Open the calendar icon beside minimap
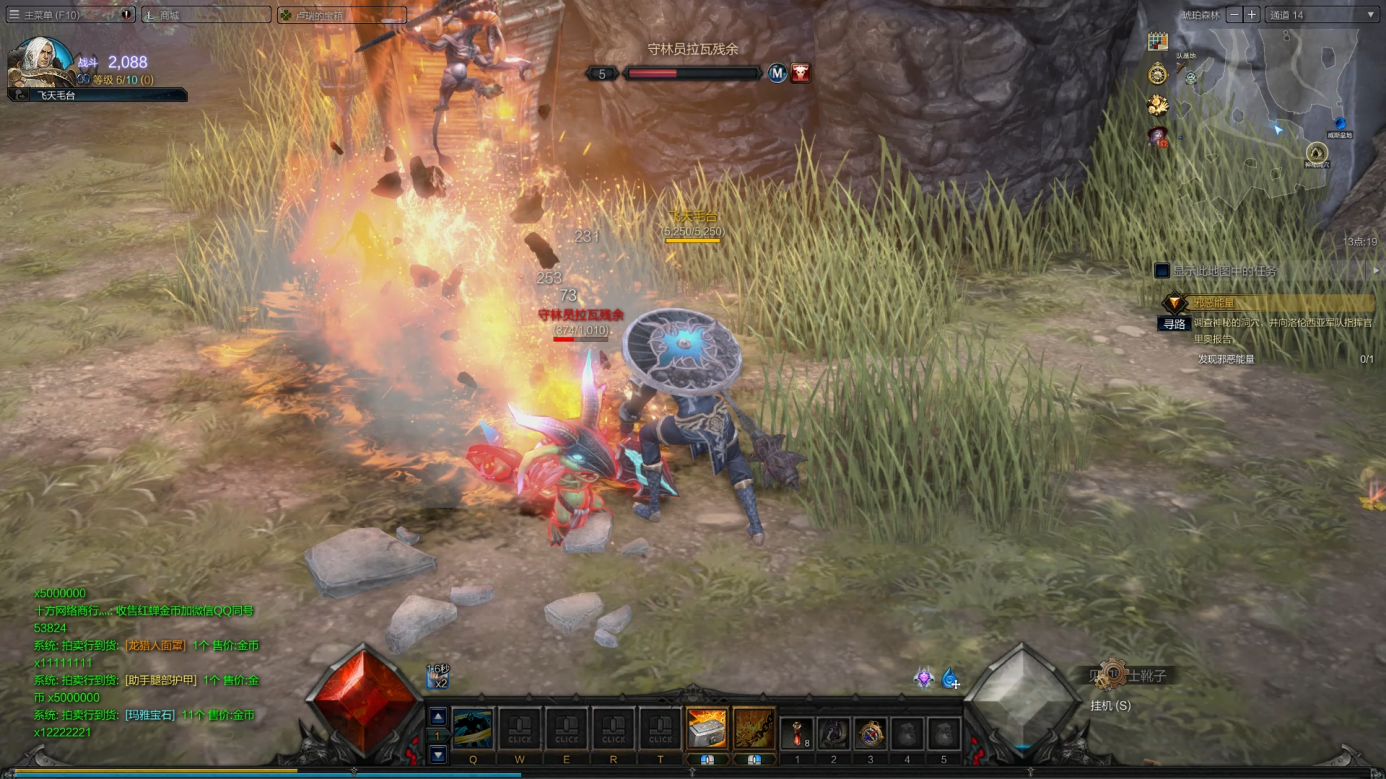The width and height of the screenshot is (1386, 779). 1158,42
